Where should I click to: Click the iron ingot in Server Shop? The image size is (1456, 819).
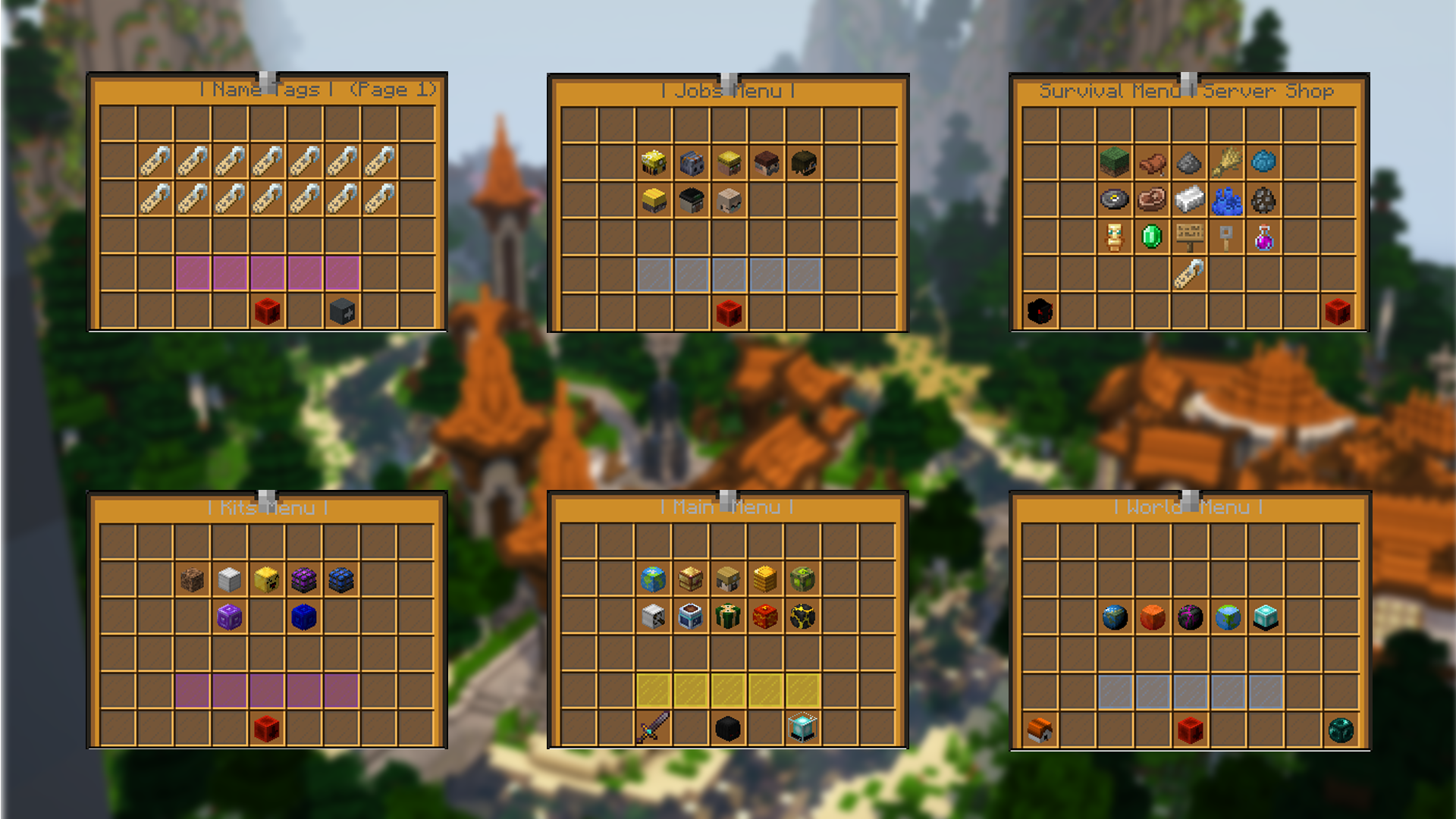tap(1189, 200)
